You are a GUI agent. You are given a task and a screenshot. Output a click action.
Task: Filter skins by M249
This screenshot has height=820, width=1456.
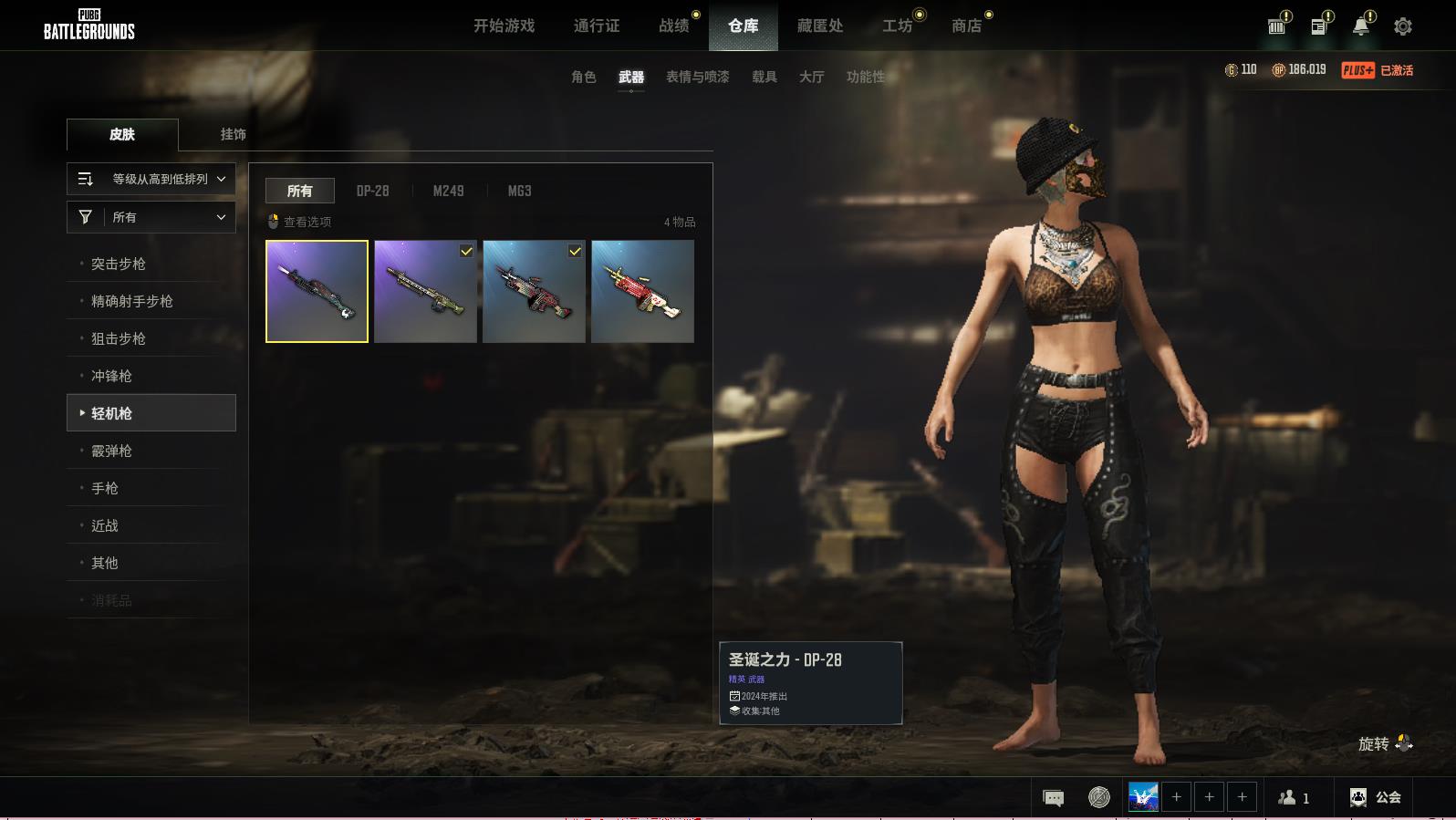click(448, 191)
